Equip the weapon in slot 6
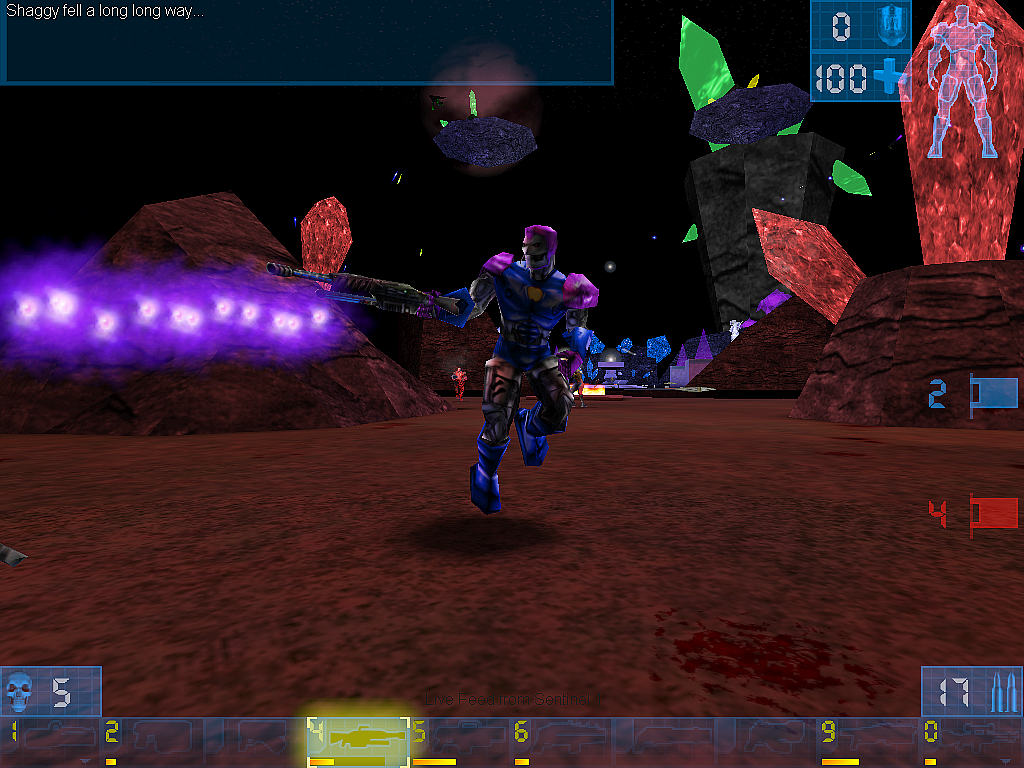This screenshot has width=1024, height=768. [562, 741]
